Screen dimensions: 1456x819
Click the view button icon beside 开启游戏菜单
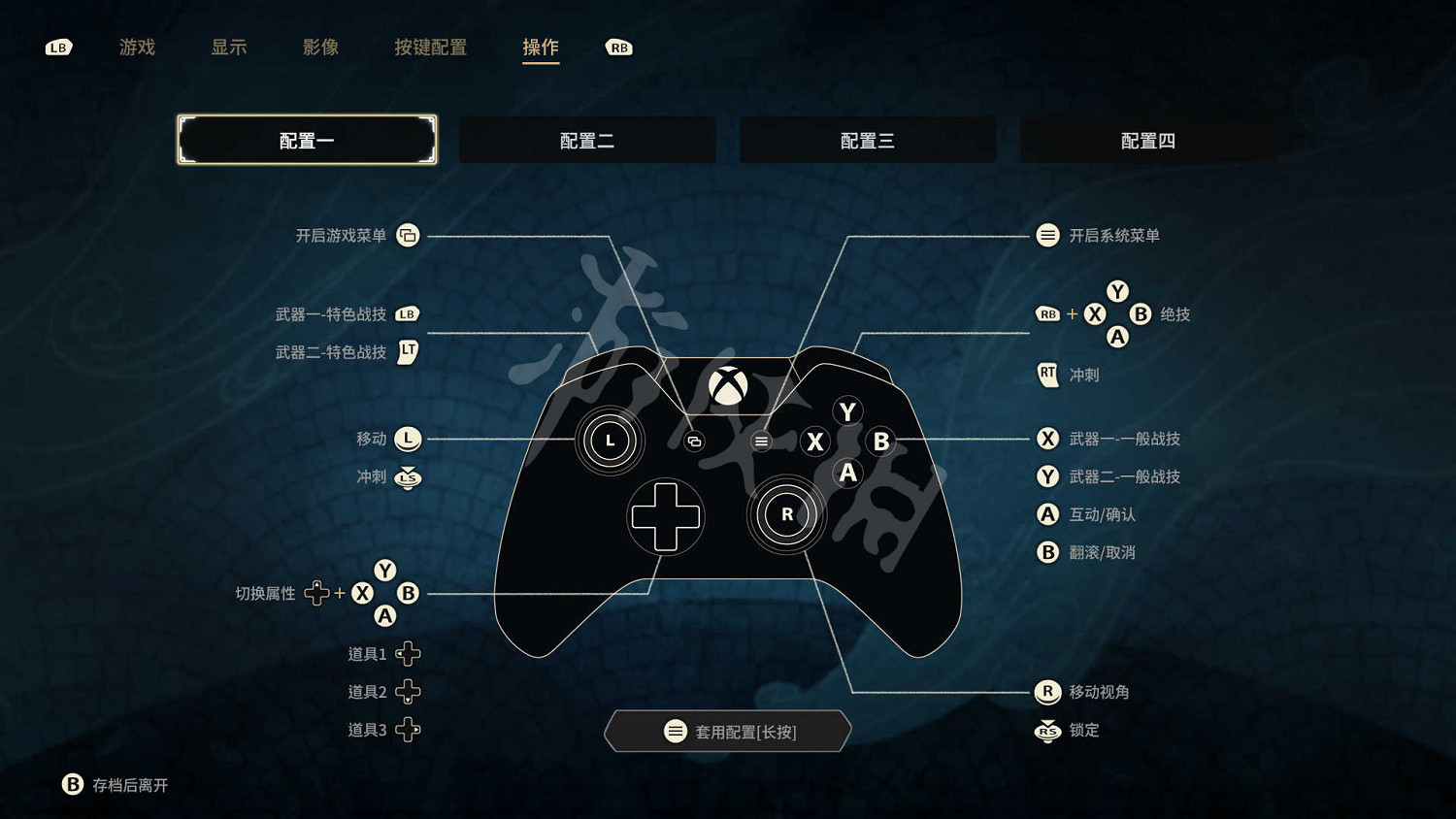408,235
